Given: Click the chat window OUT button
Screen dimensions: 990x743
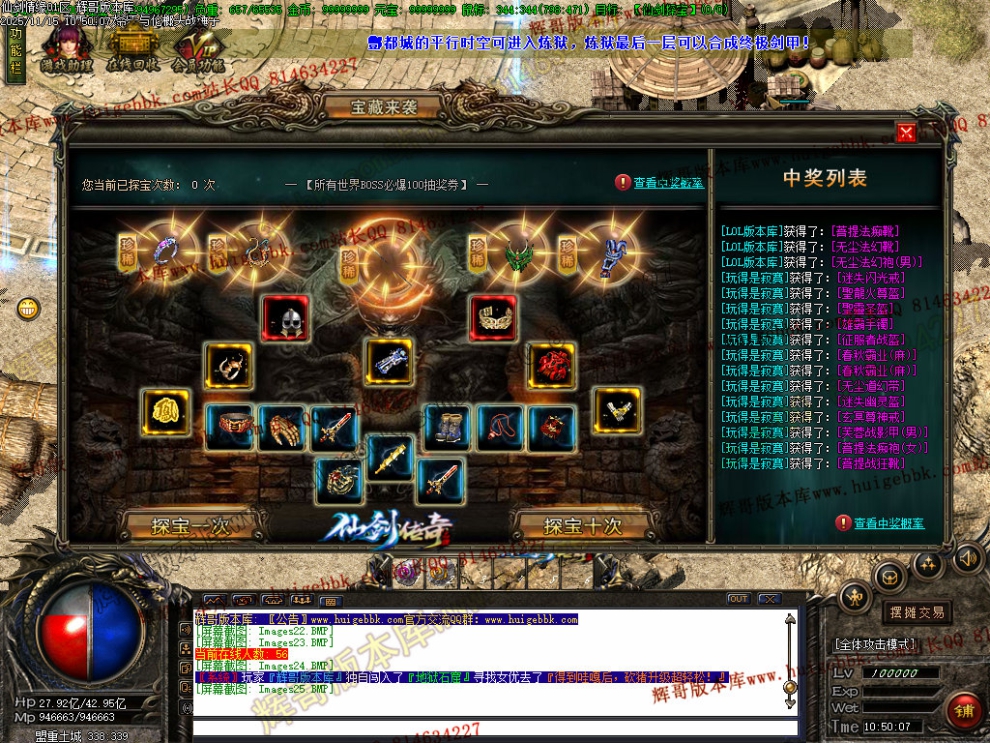Looking at the screenshot, I should pyautogui.click(x=738, y=599).
